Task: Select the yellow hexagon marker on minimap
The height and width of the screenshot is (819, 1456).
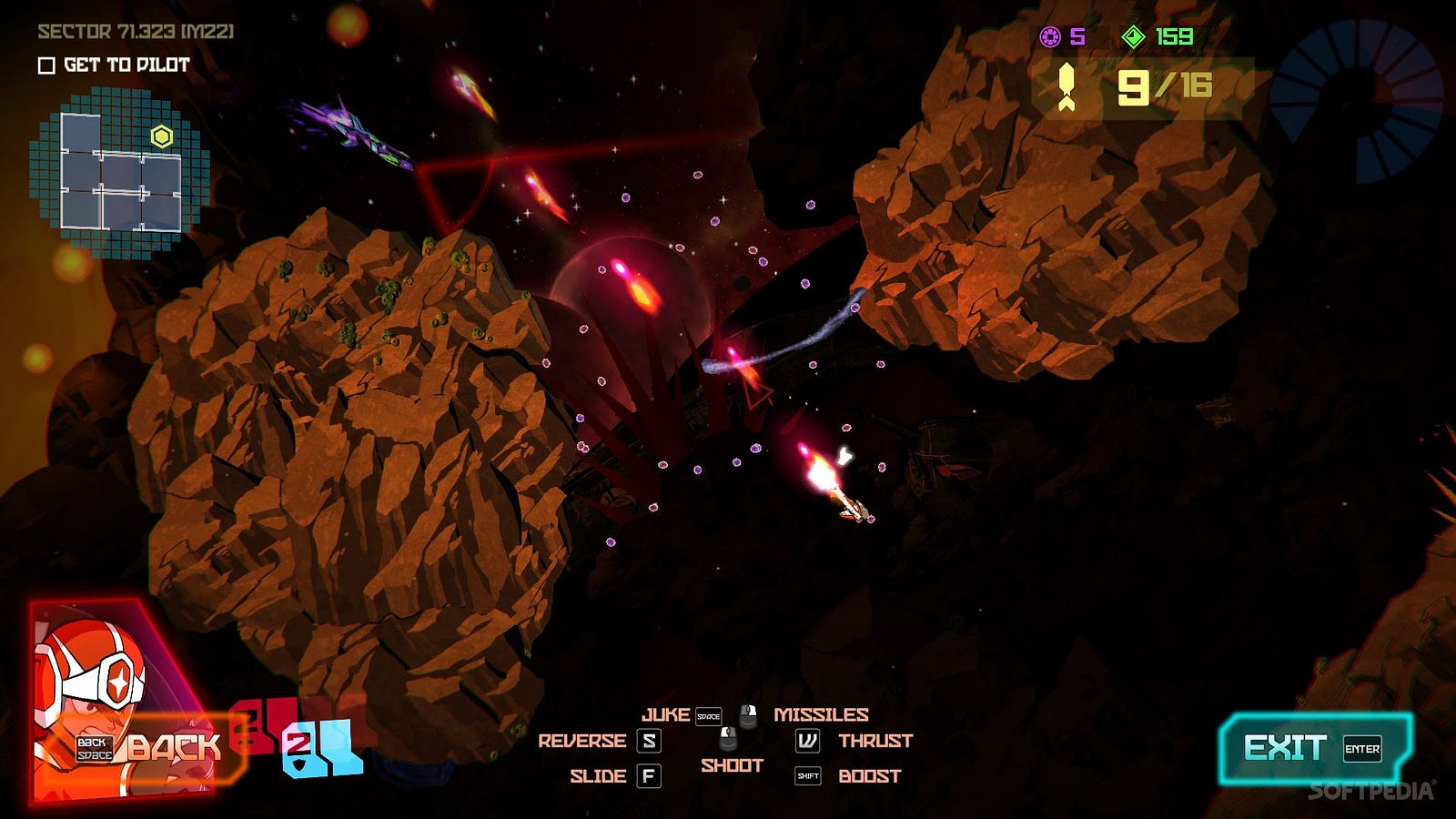Action: [162, 136]
